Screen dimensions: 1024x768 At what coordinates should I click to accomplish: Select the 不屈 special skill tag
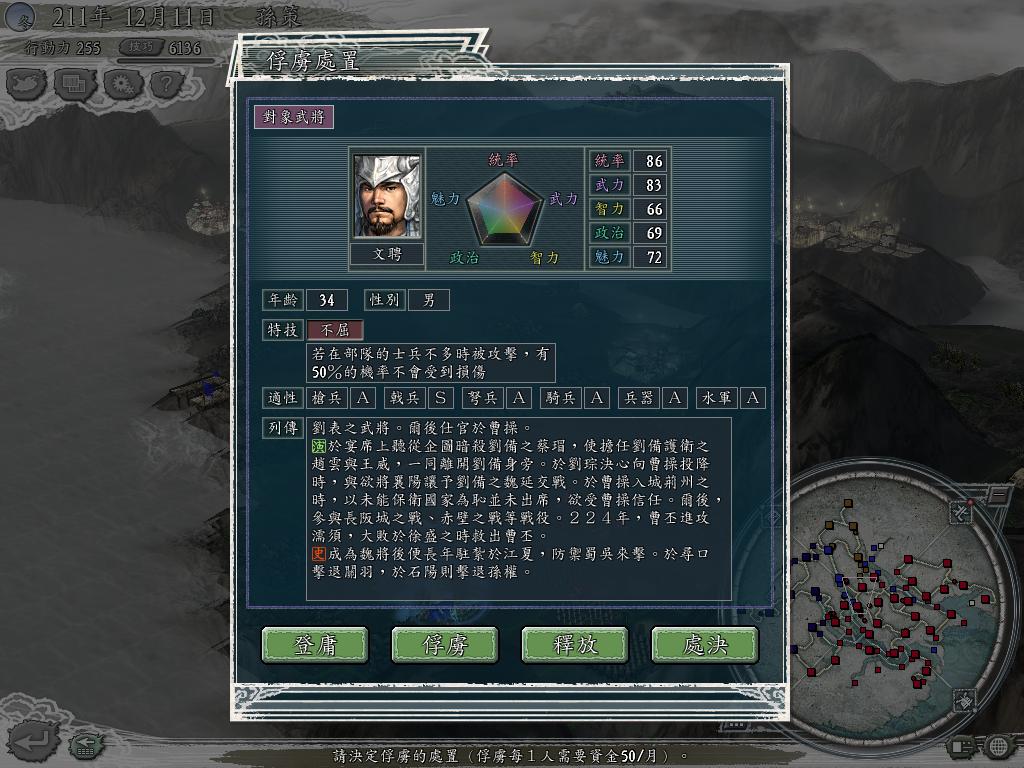(335, 330)
